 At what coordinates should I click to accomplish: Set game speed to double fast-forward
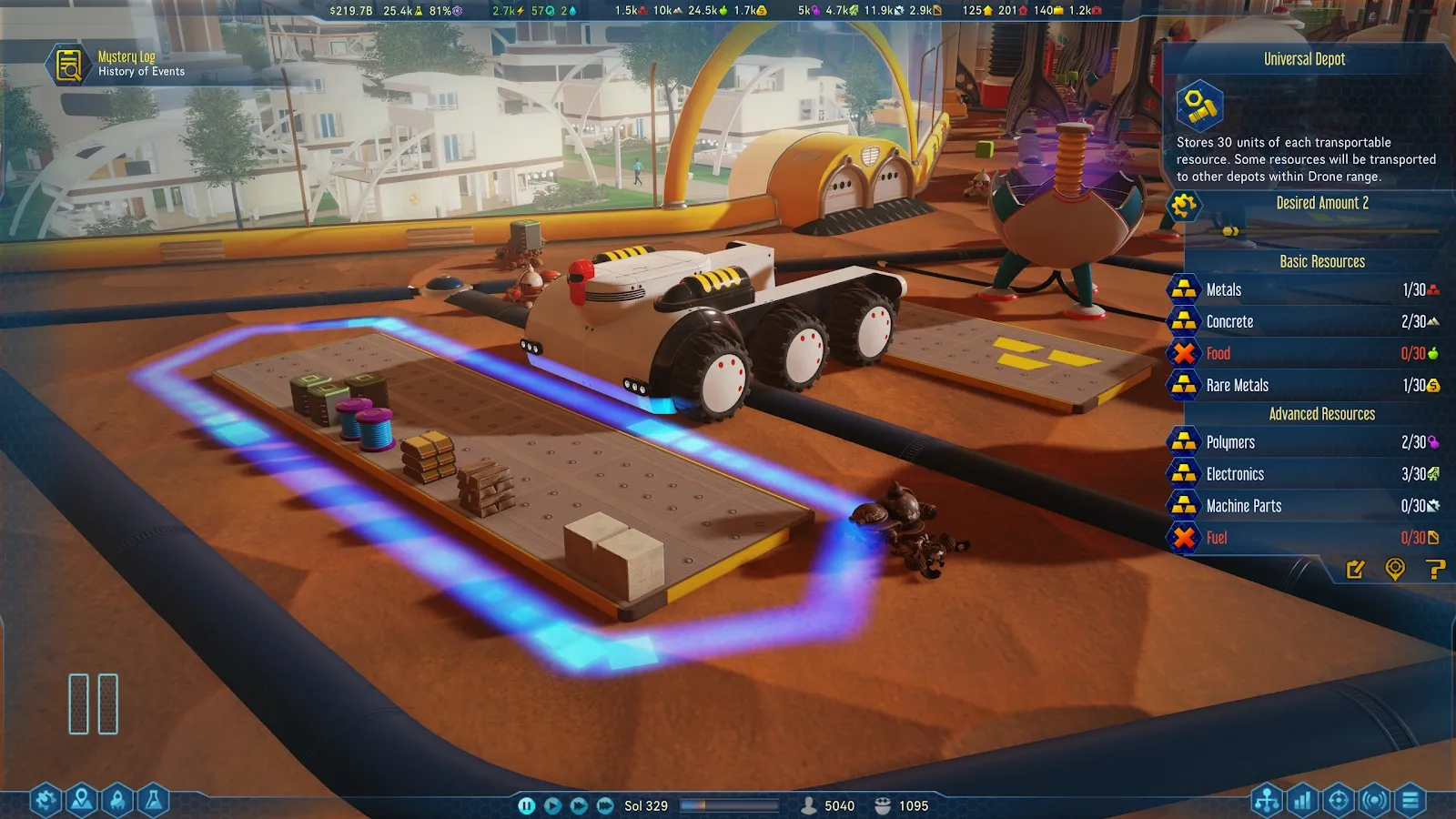point(579,805)
